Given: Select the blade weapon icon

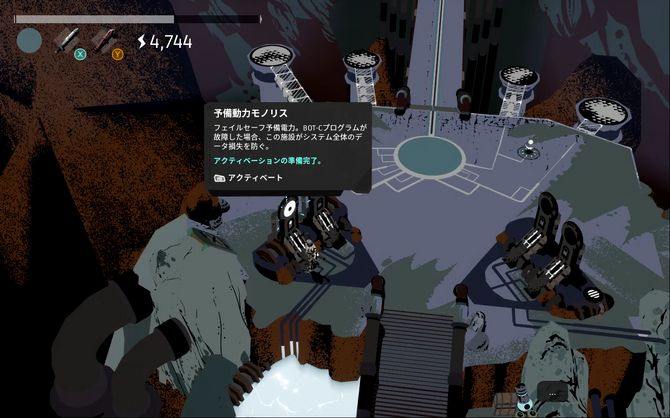Looking at the screenshot, I should pyautogui.click(x=67, y=39).
